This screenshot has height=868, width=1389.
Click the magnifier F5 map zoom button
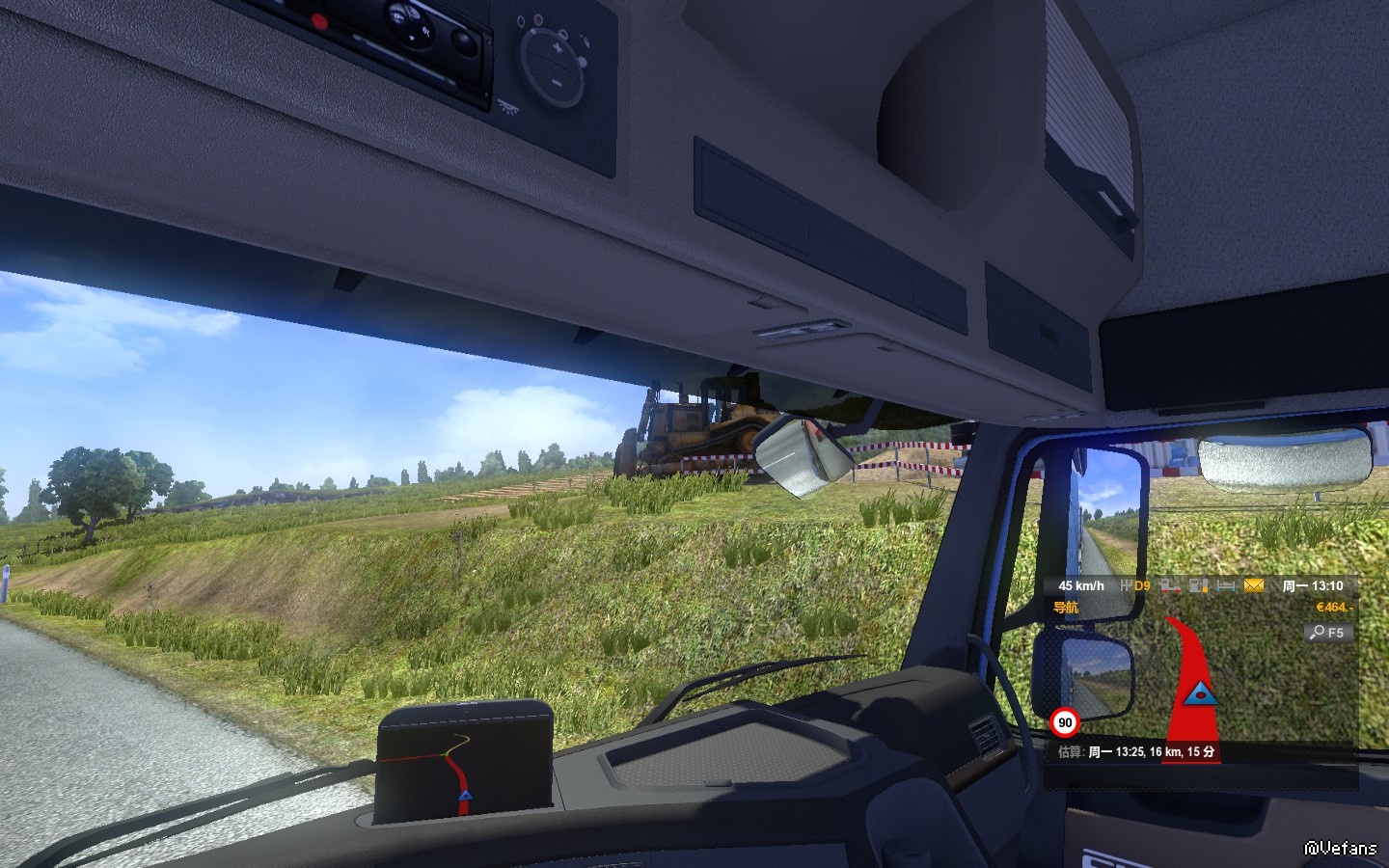[x=1327, y=633]
